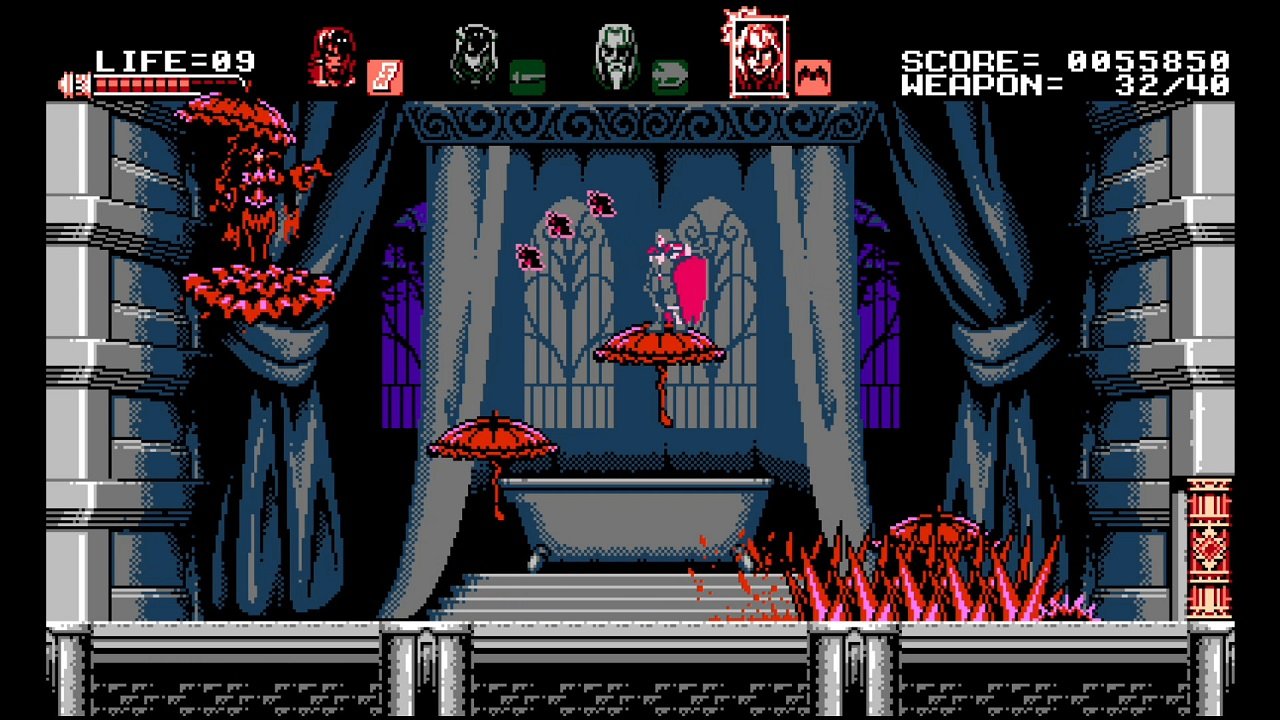
Task: Click the SCORE counter text
Action: pyautogui.click(x=1010, y=60)
